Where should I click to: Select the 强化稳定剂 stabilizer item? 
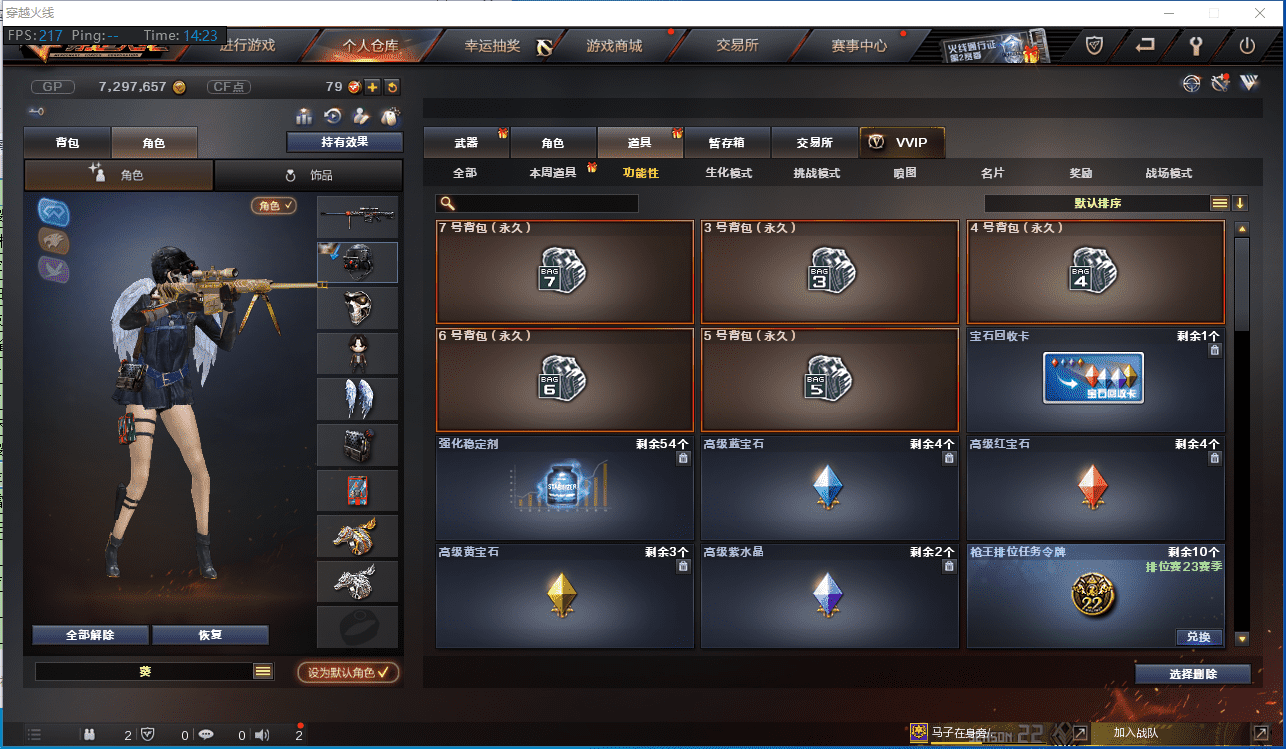click(x=564, y=488)
